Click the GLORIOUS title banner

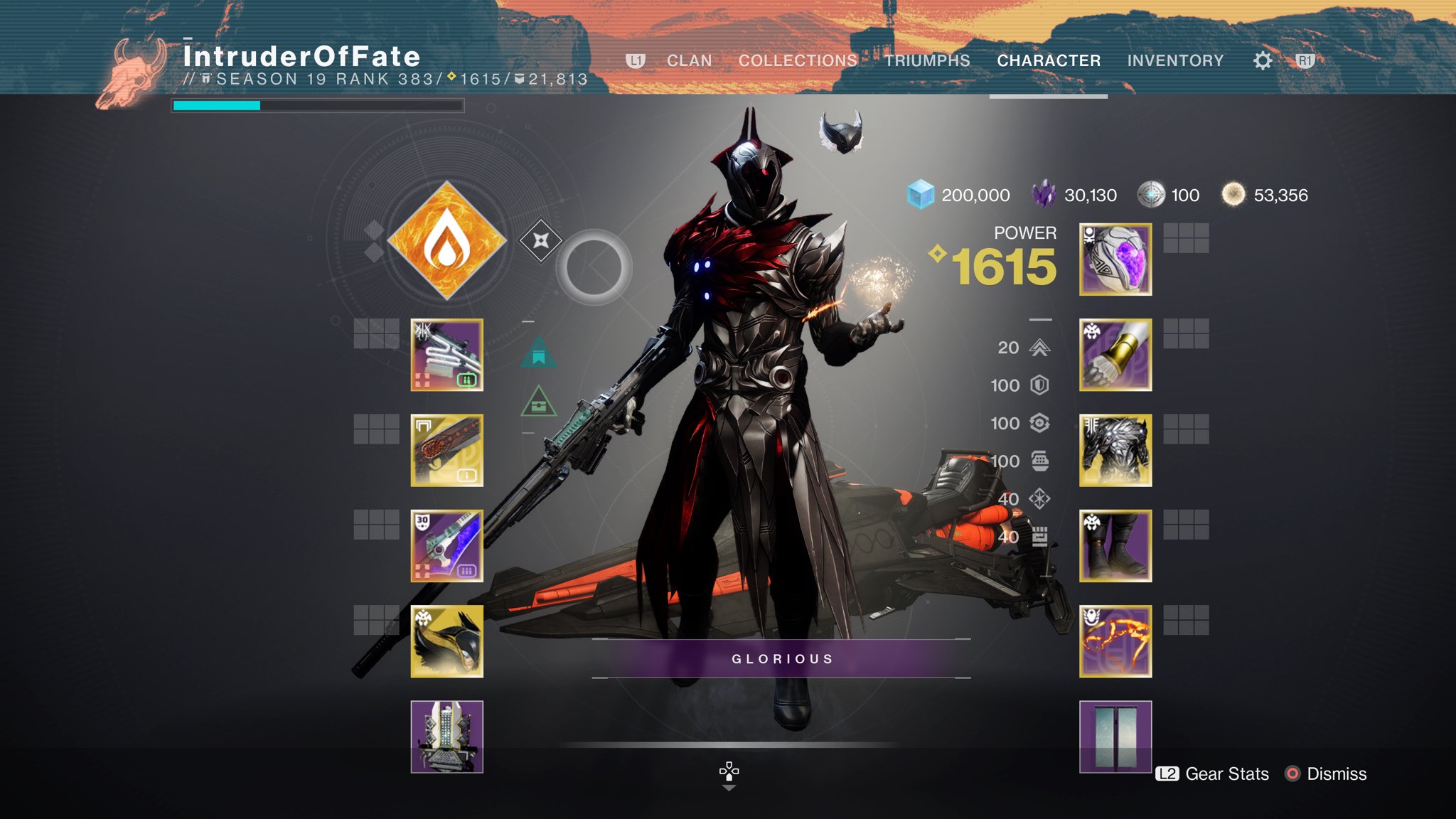point(781,659)
